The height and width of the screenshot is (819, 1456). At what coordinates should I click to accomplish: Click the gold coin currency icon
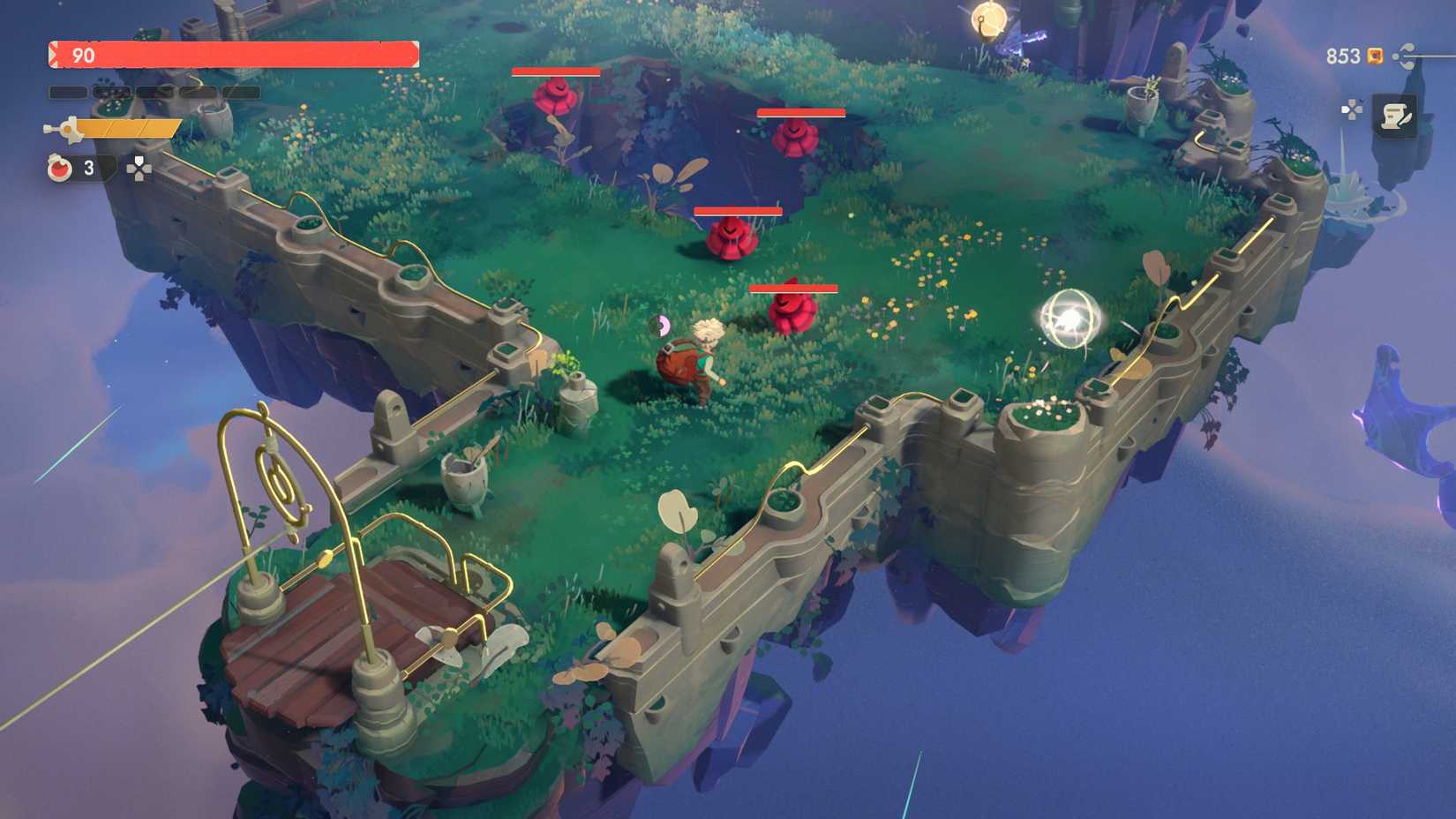(x=1373, y=56)
